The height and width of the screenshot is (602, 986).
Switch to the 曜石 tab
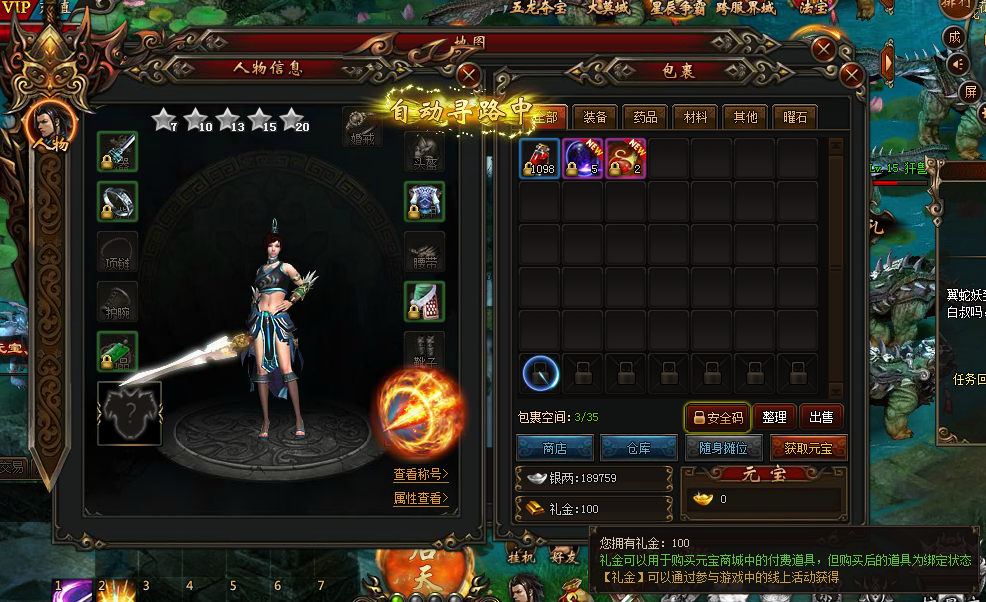click(795, 117)
